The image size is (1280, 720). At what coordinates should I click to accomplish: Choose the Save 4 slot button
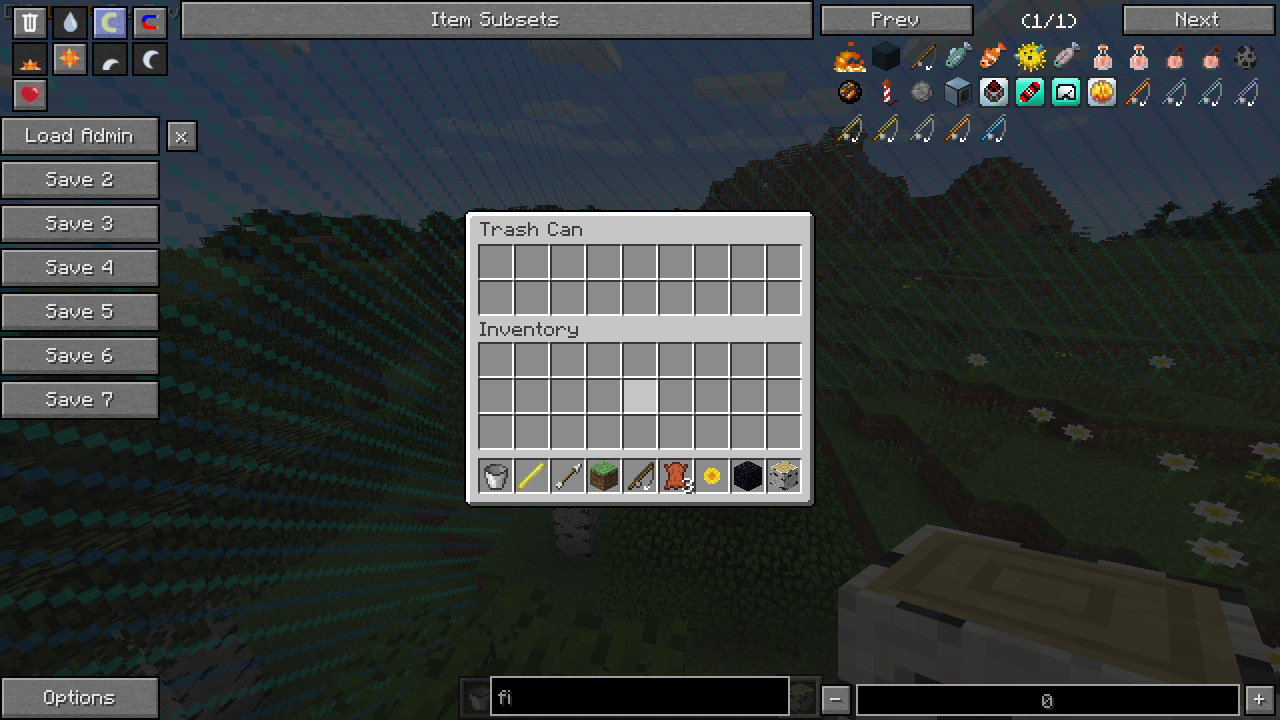pos(79,268)
